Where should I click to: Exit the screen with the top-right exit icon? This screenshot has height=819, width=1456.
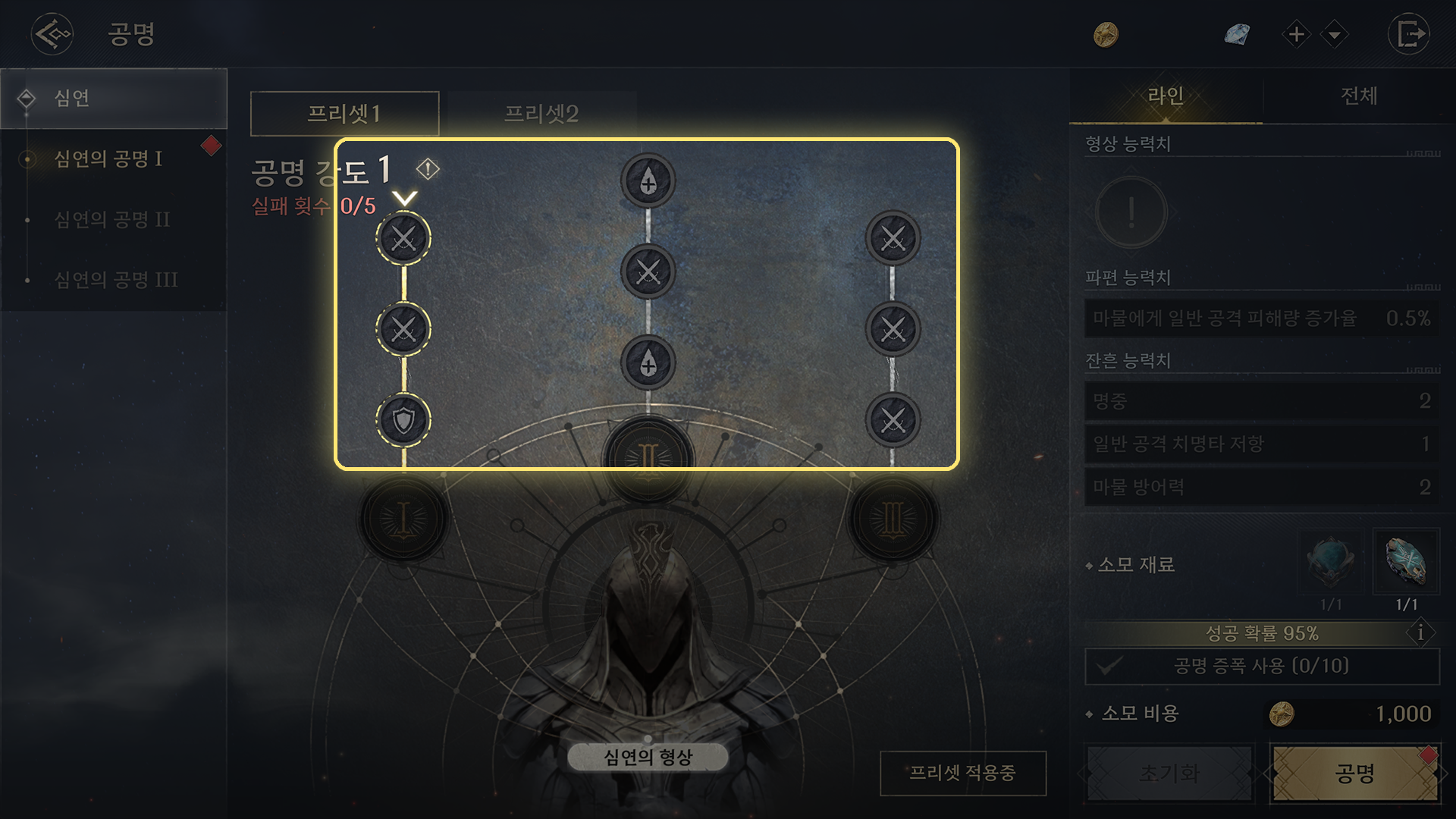click(1409, 34)
